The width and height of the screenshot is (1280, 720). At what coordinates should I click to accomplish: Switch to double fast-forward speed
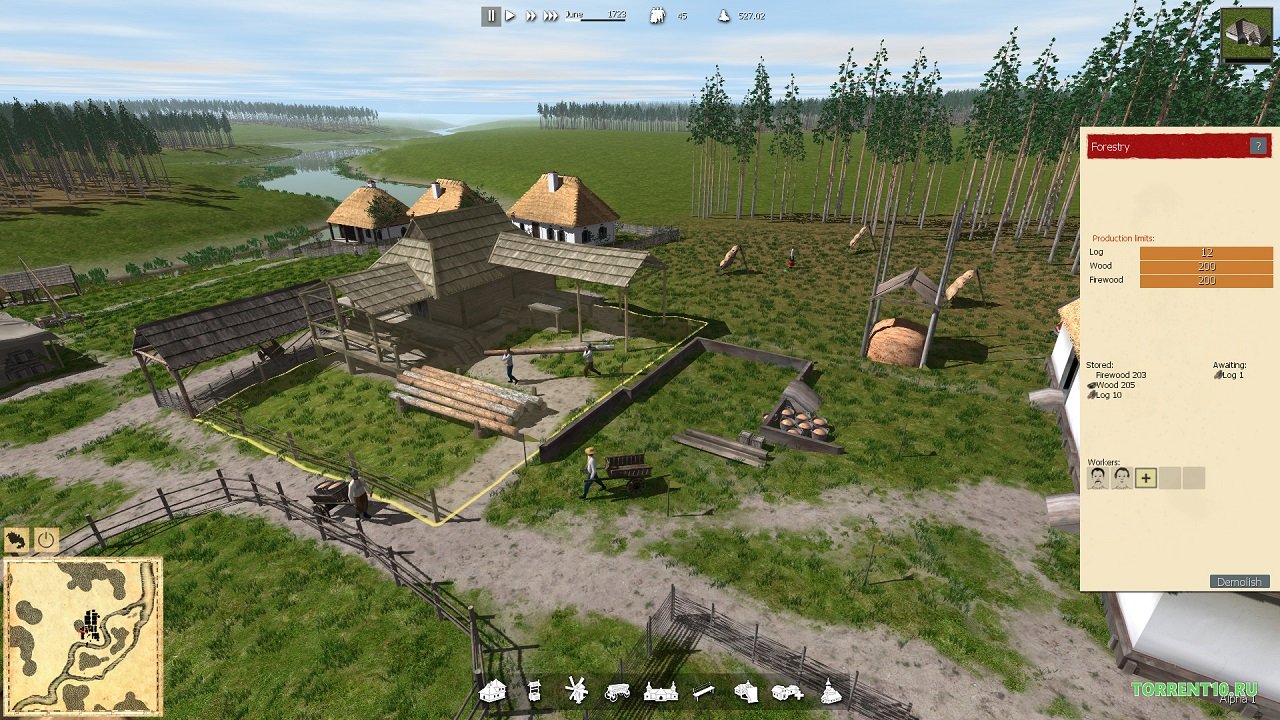click(530, 16)
